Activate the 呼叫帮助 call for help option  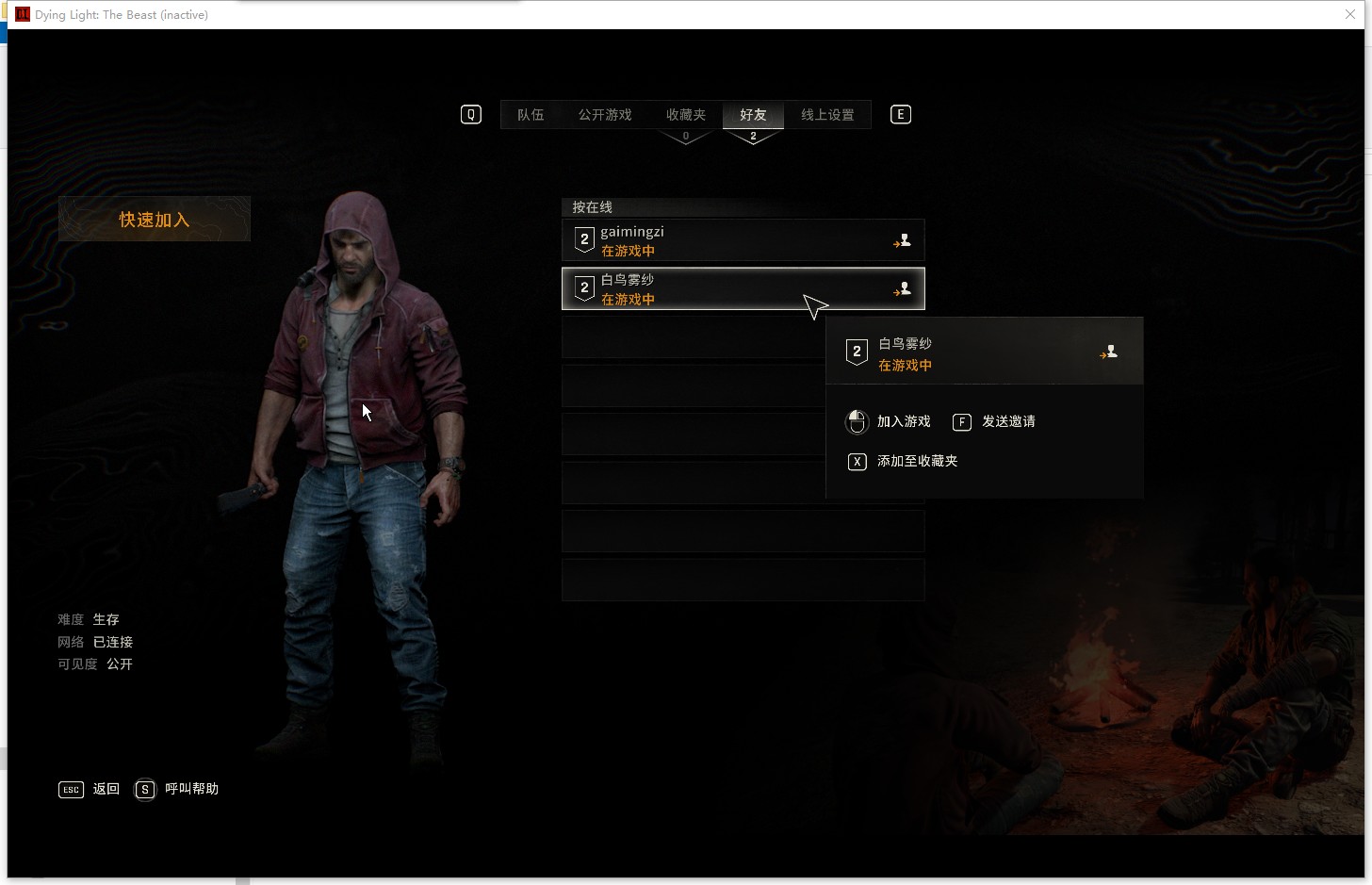(x=190, y=789)
